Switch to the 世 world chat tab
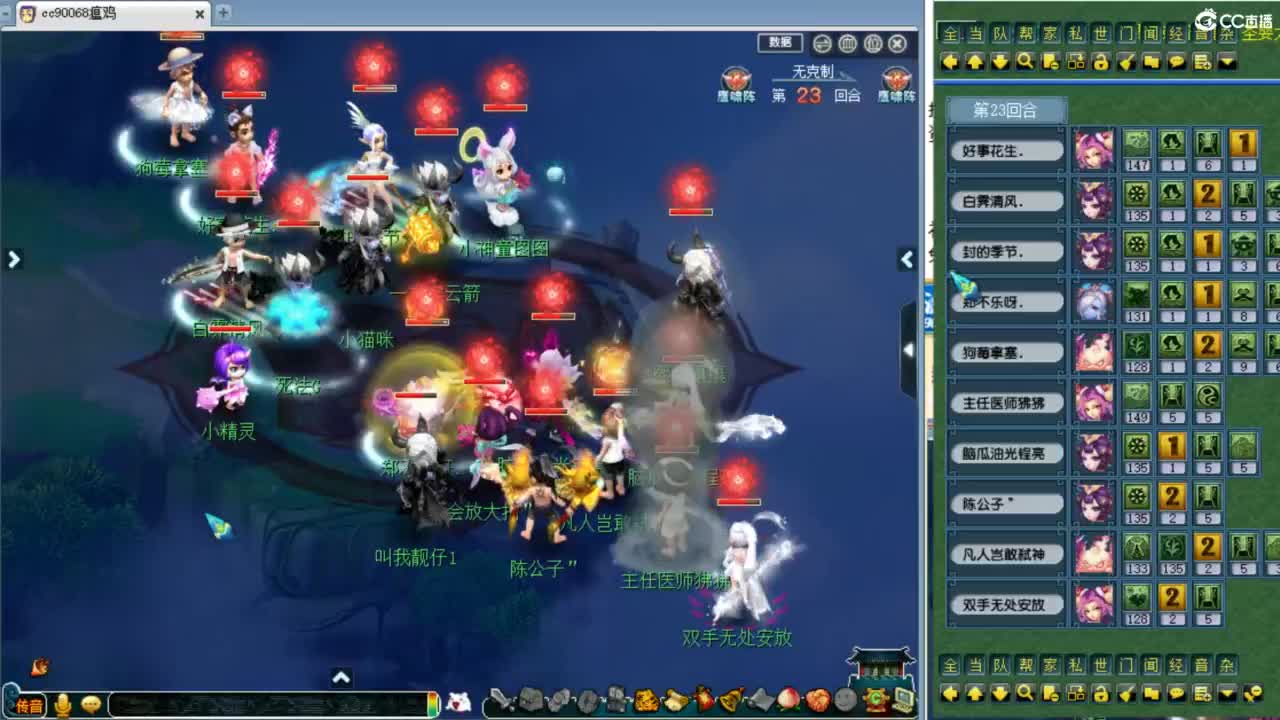 (1102, 32)
